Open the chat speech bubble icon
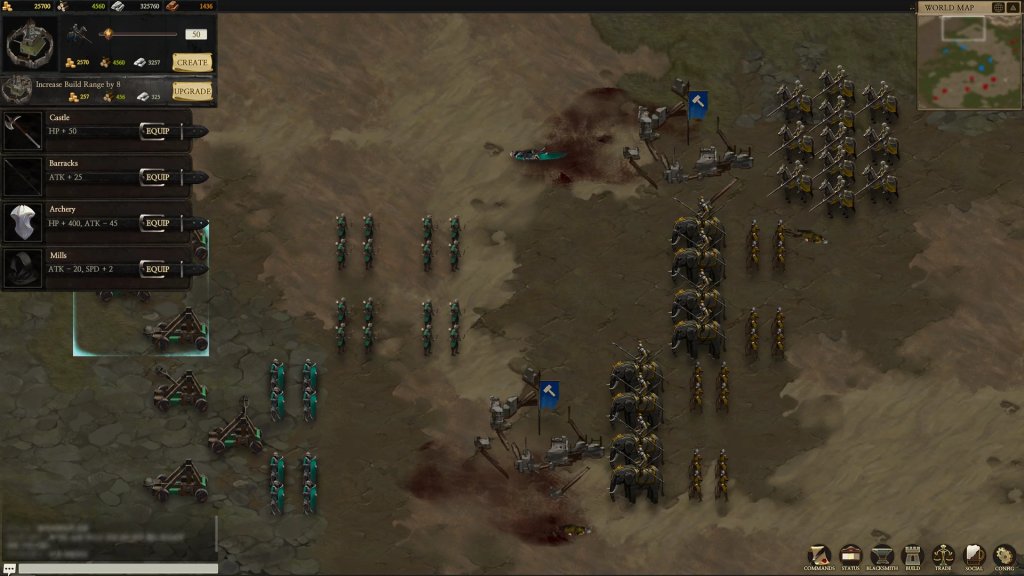Screen dimensions: 1024x576 [x=9, y=569]
